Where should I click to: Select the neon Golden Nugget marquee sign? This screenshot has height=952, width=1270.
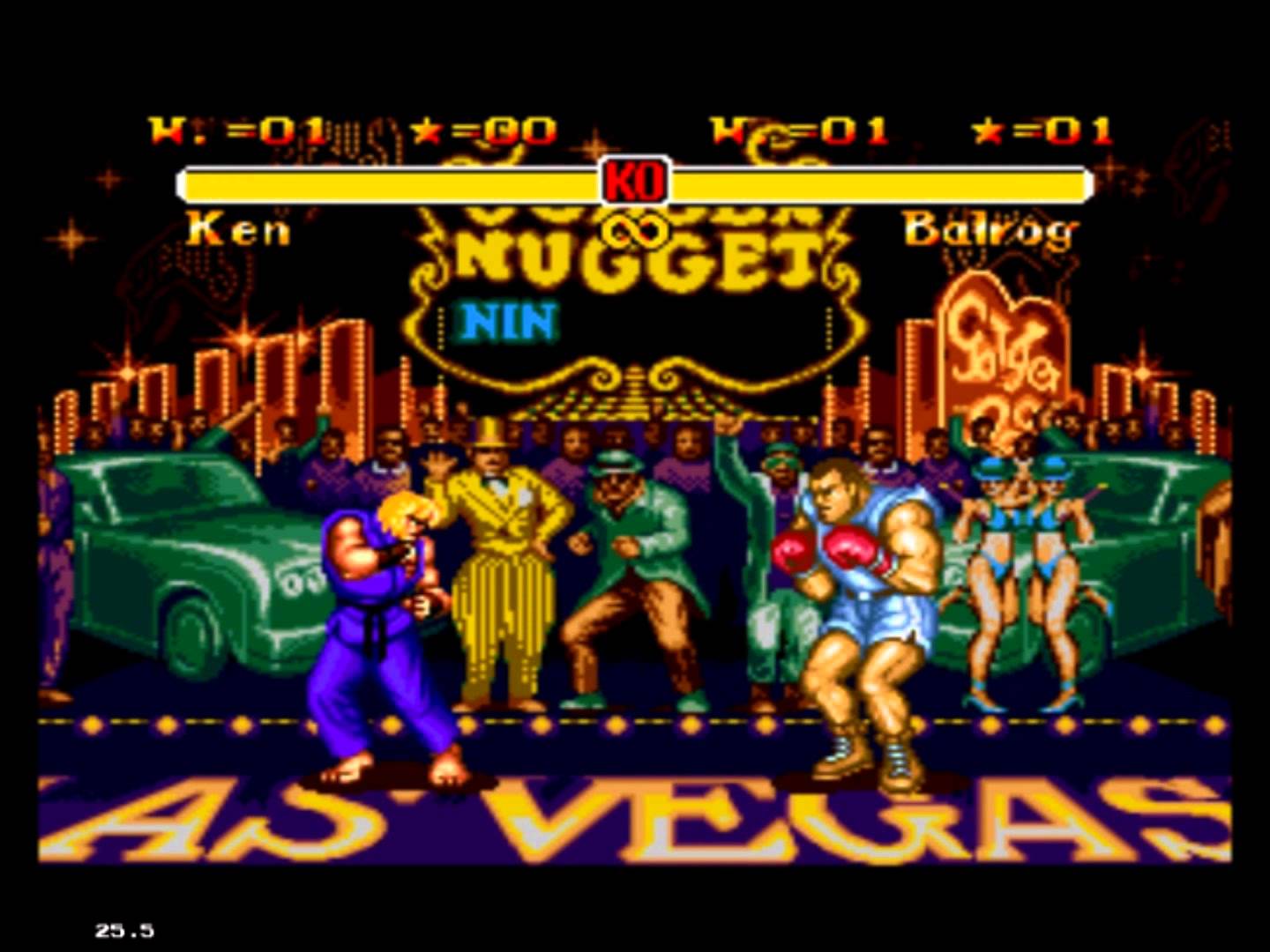pyautogui.click(x=637, y=256)
